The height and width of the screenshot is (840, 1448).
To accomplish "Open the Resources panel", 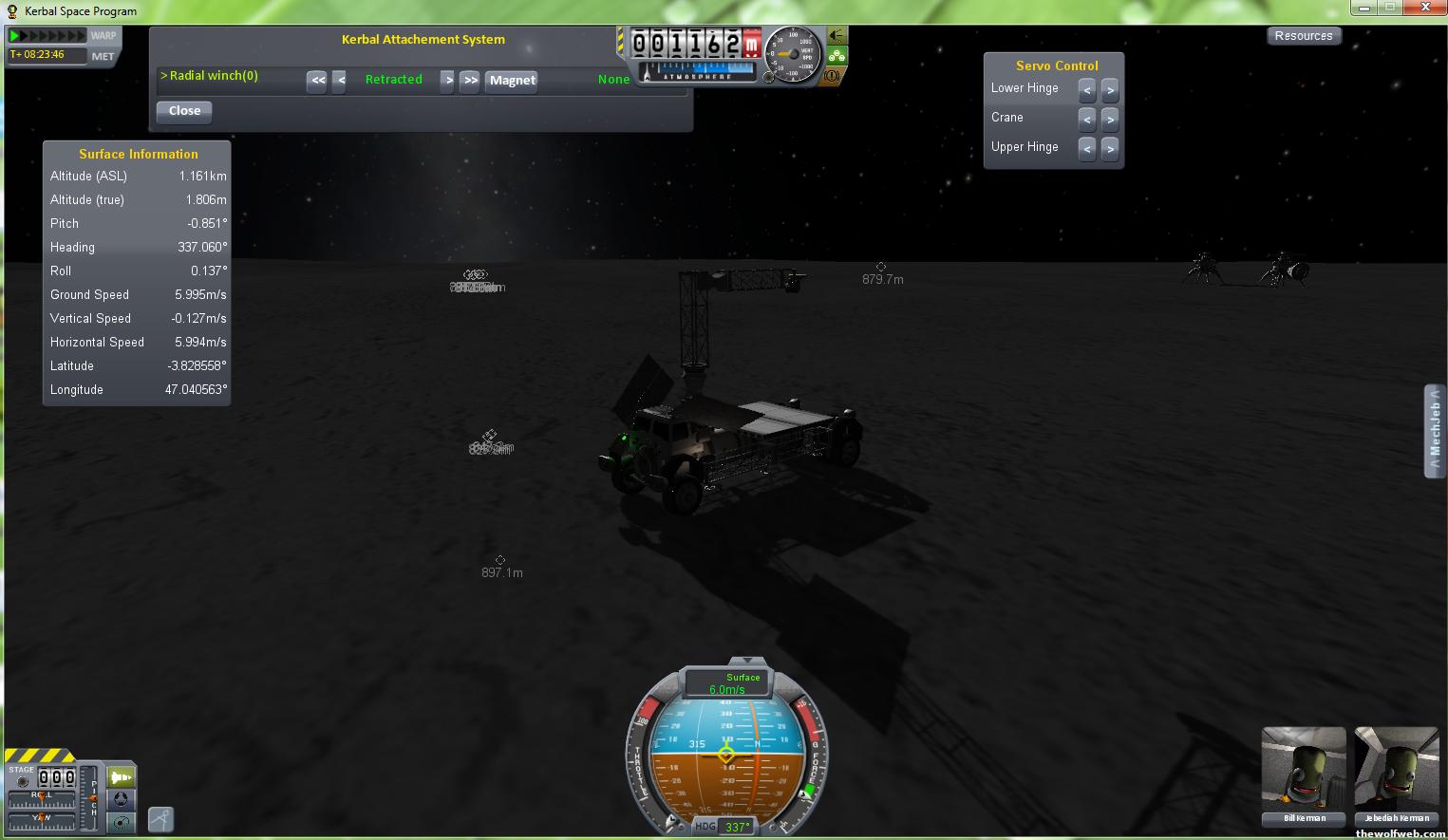I will click(x=1303, y=36).
